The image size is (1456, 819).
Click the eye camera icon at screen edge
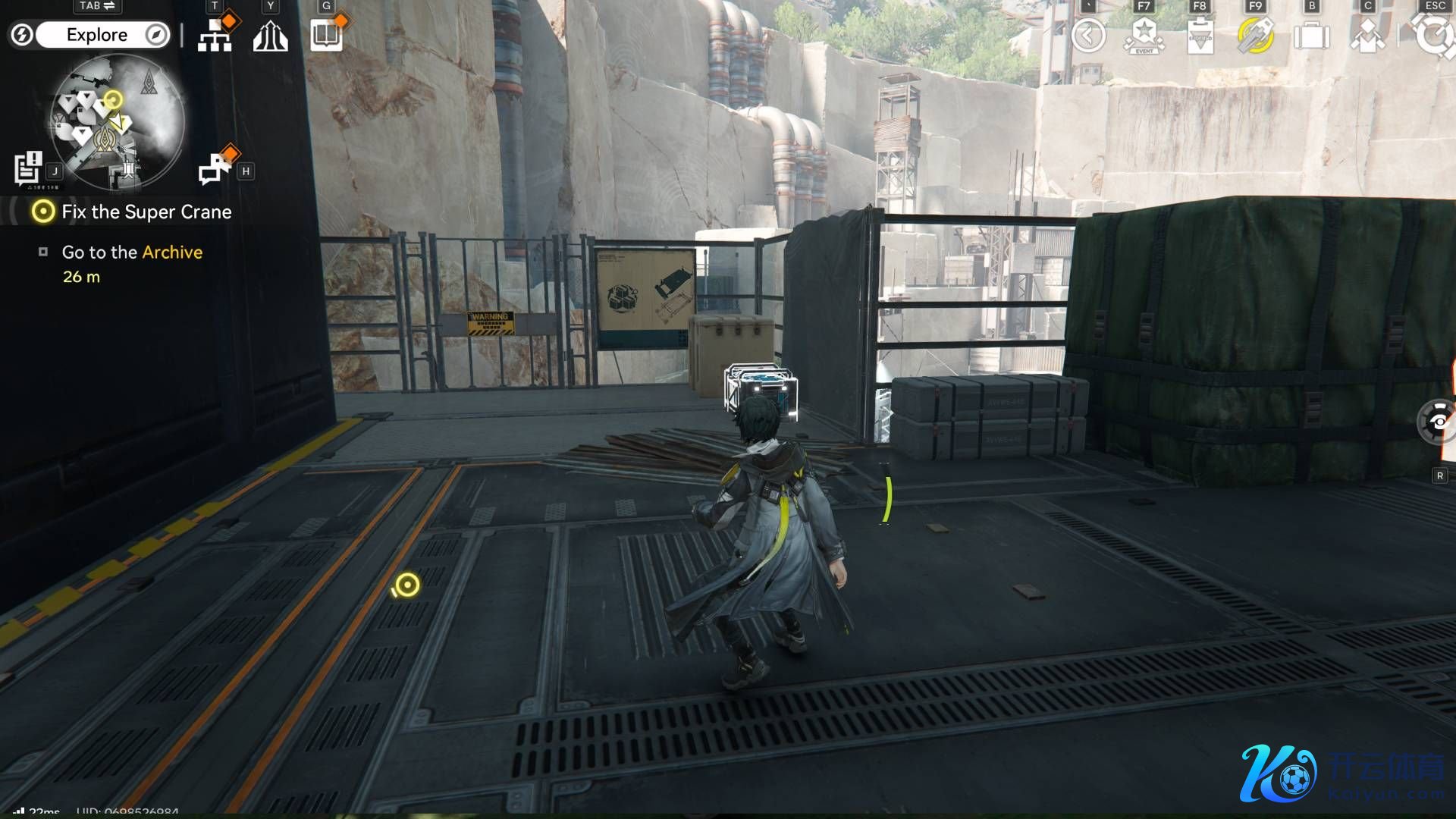[1438, 422]
